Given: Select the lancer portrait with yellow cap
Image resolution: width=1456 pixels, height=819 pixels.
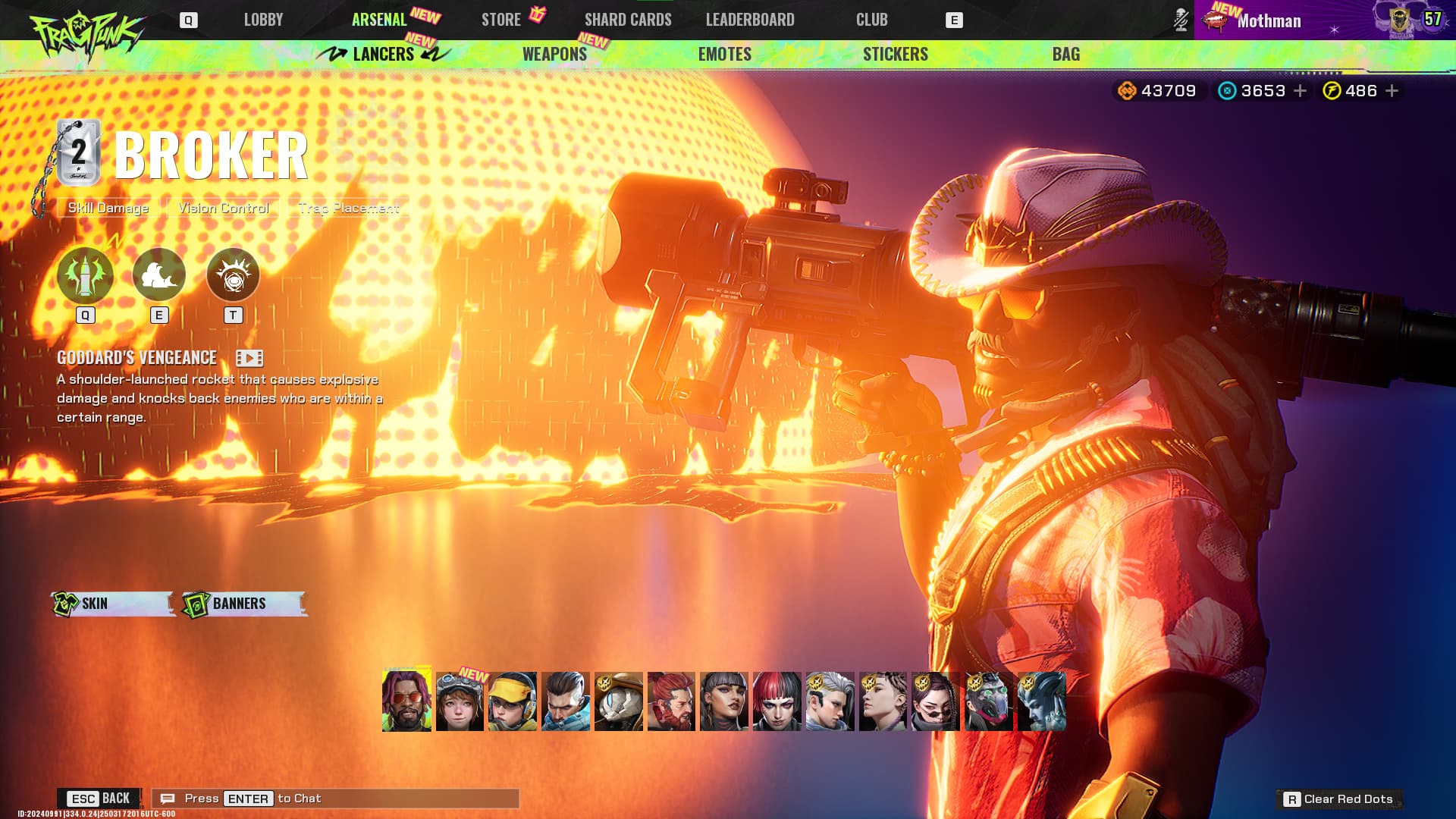Looking at the screenshot, I should click(x=513, y=701).
